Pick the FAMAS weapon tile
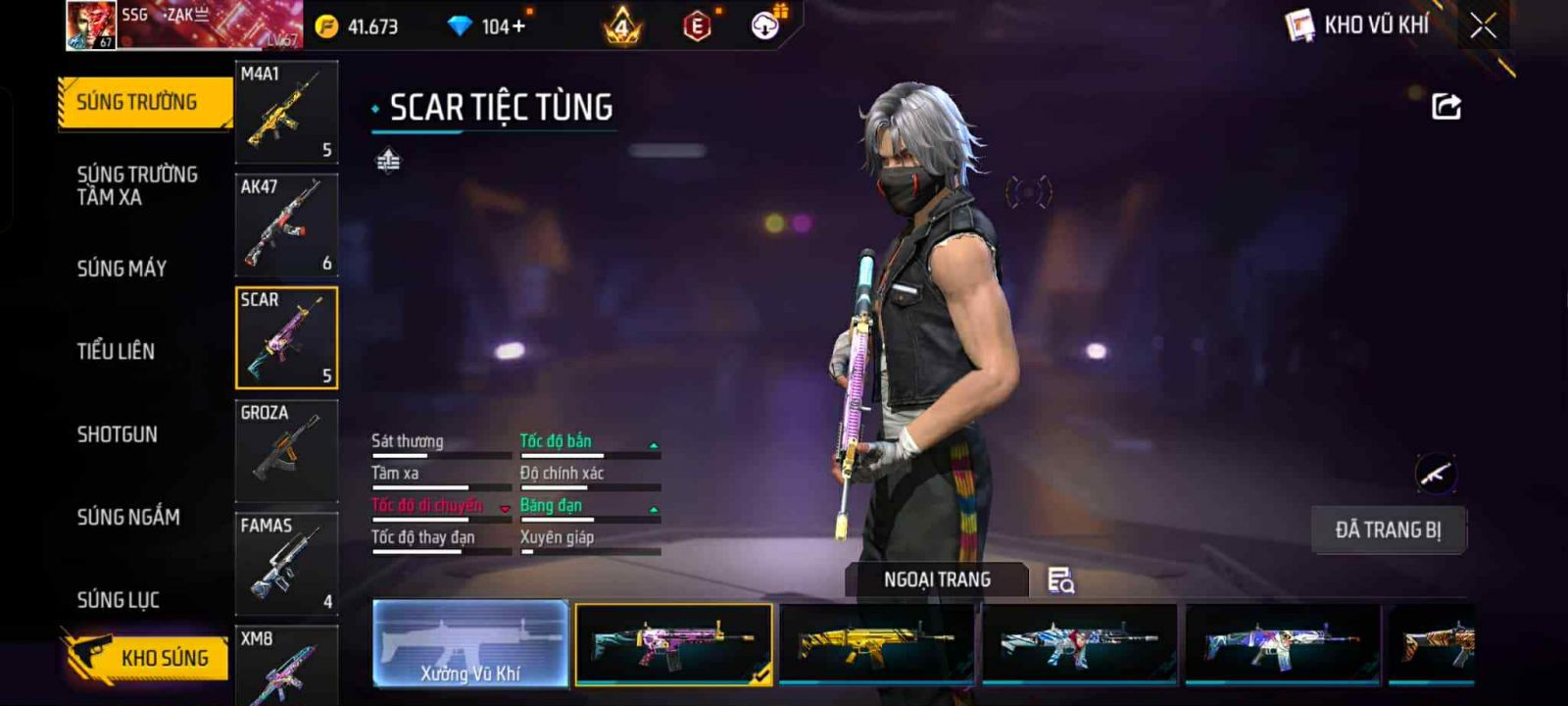 (286, 563)
